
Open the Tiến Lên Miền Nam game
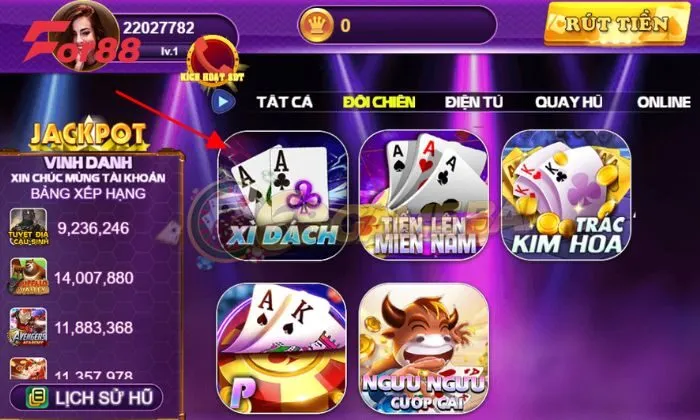[x=423, y=195]
